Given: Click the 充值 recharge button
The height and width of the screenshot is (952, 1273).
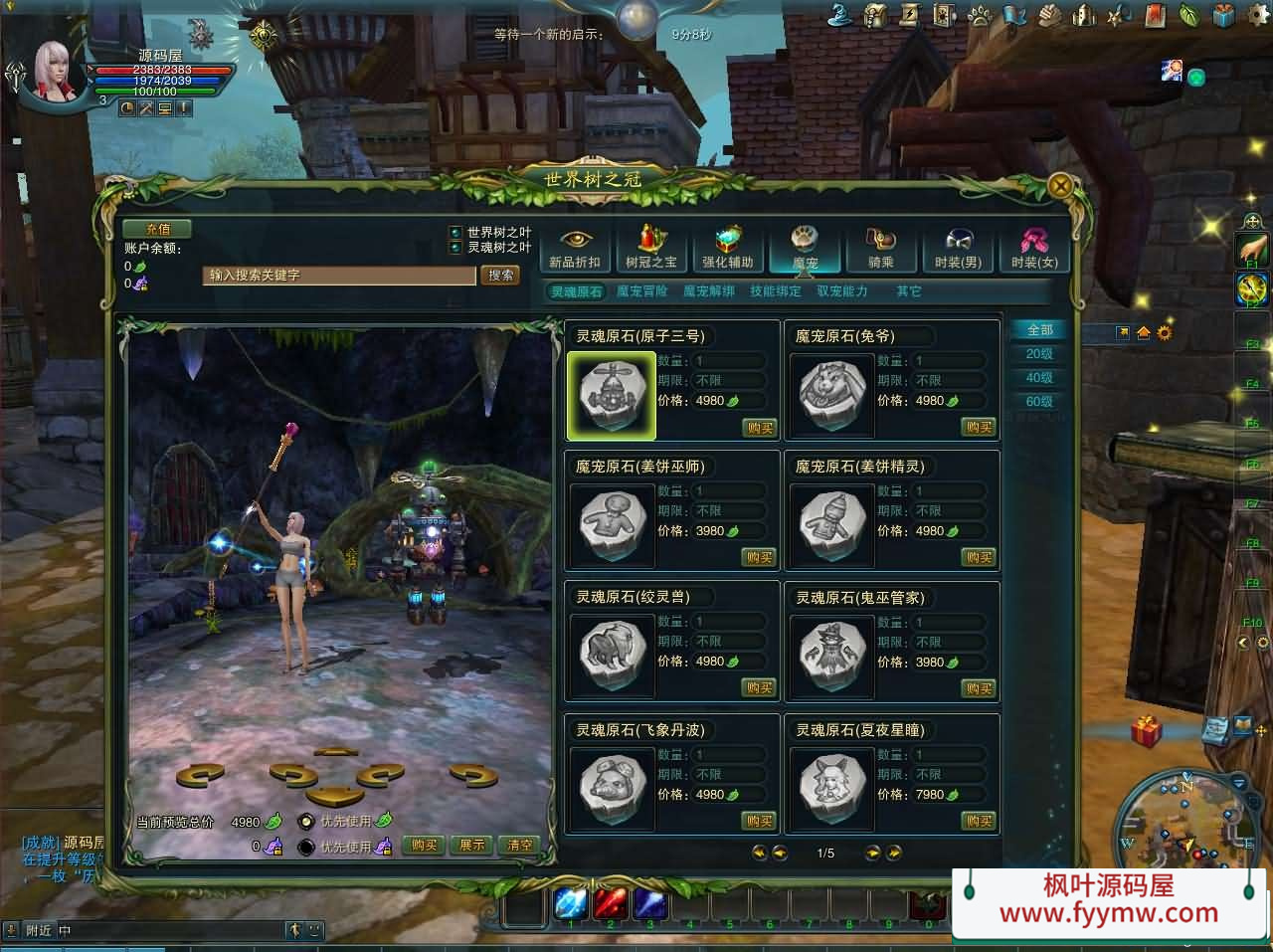Looking at the screenshot, I should [157, 229].
